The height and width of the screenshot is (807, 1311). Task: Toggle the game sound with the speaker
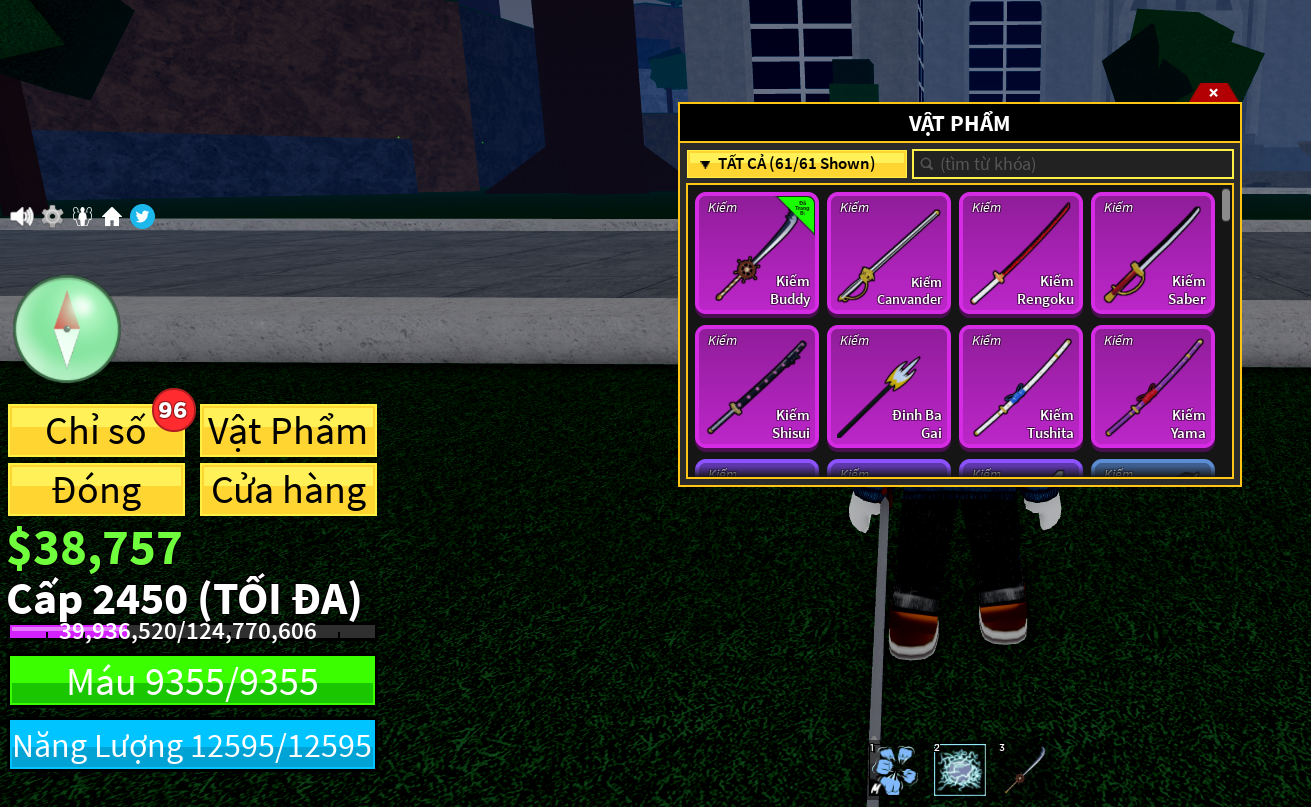(22, 216)
